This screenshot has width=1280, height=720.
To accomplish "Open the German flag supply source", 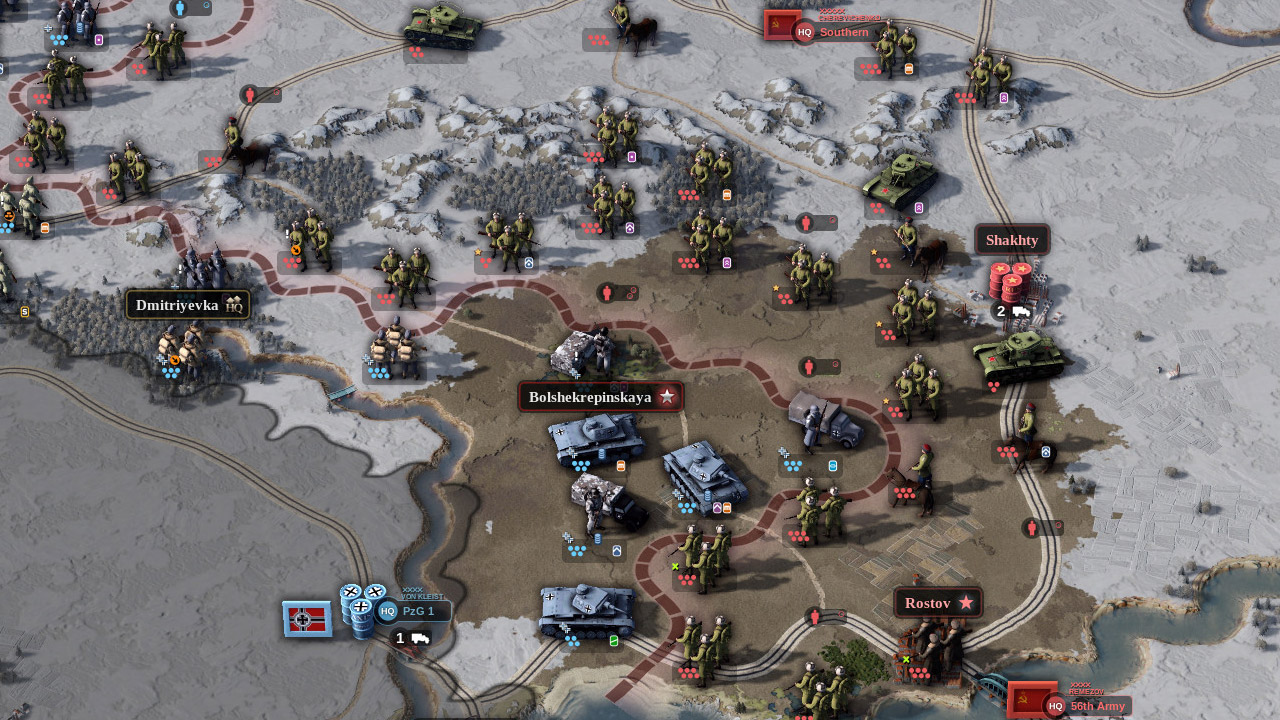I will [x=306, y=619].
